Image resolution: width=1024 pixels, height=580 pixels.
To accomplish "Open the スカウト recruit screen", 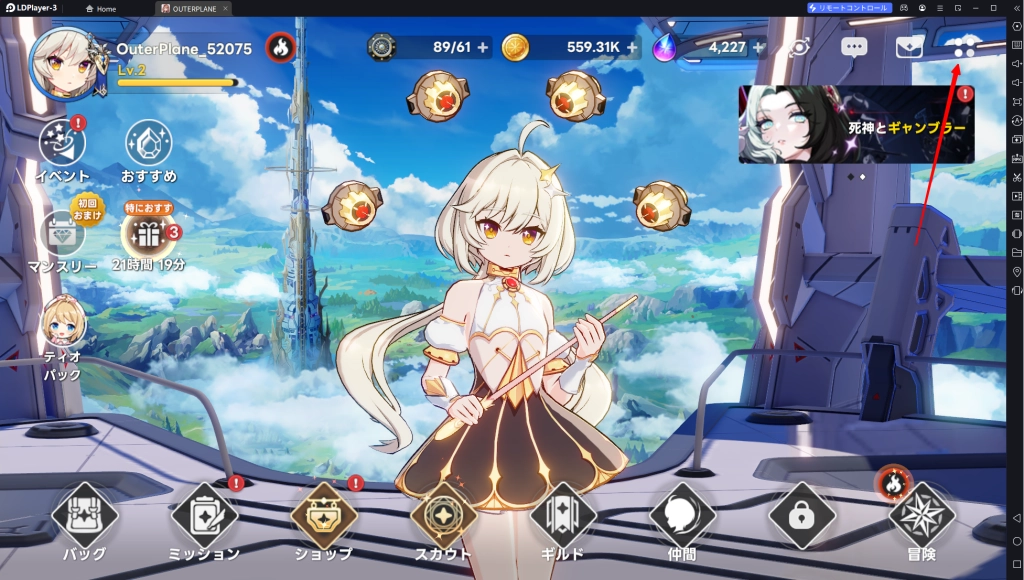I will coord(443,517).
